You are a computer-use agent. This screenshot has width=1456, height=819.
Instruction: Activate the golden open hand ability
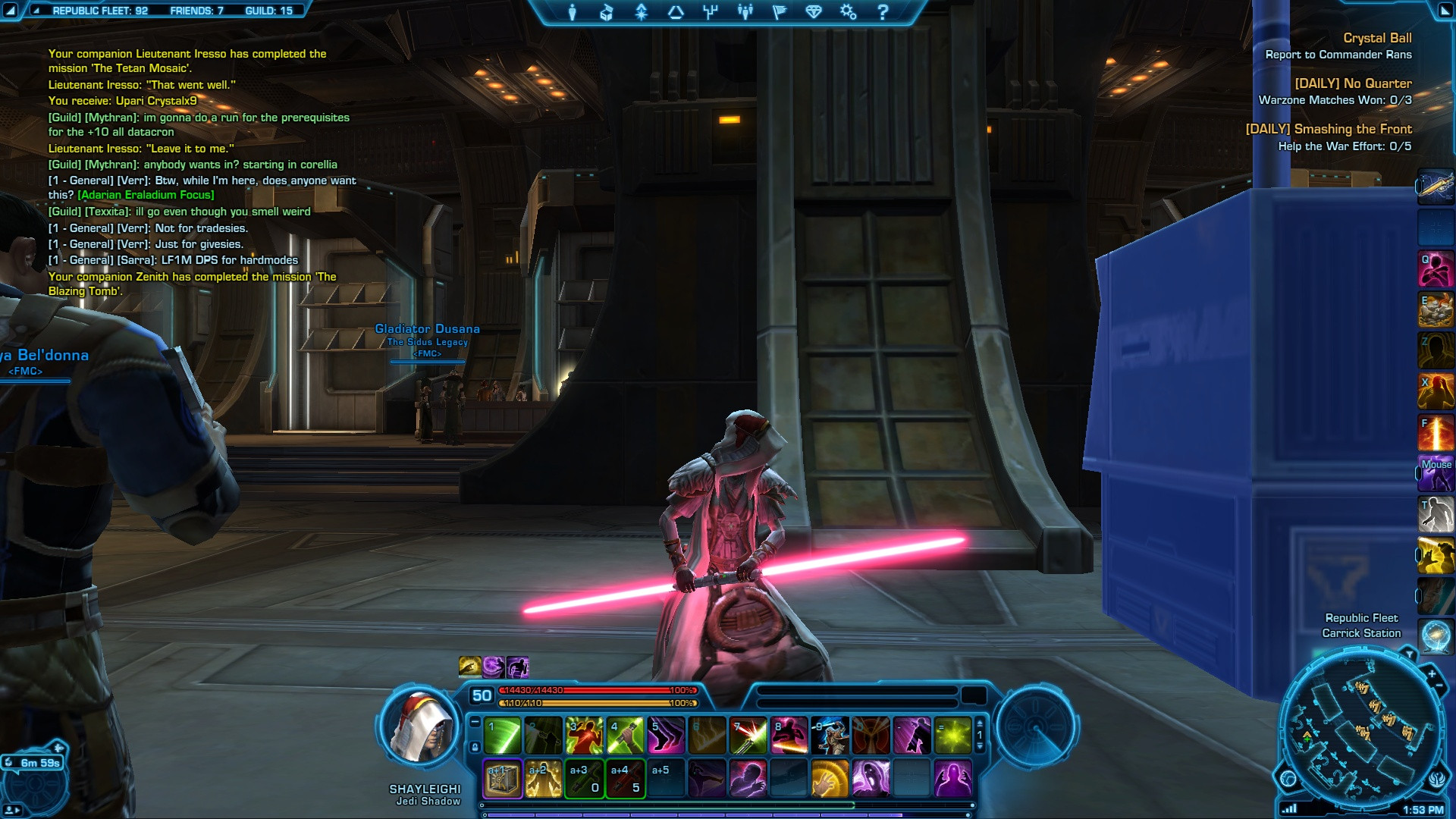pyautogui.click(x=830, y=779)
